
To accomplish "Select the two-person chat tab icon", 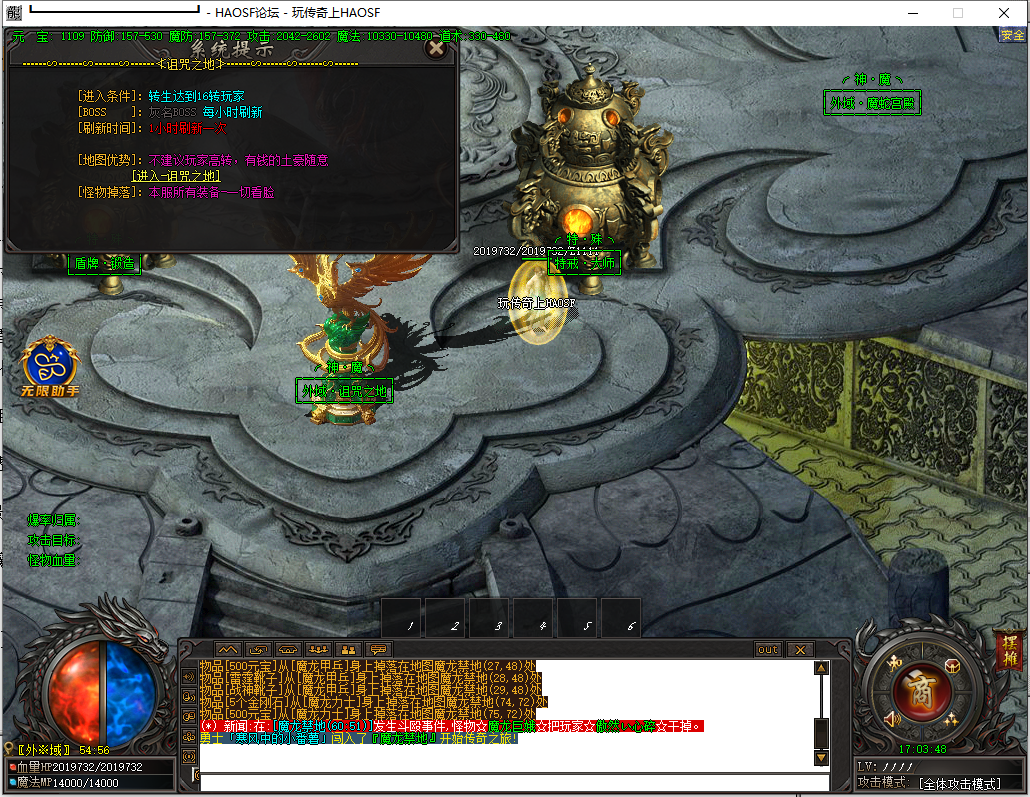I will click(349, 649).
